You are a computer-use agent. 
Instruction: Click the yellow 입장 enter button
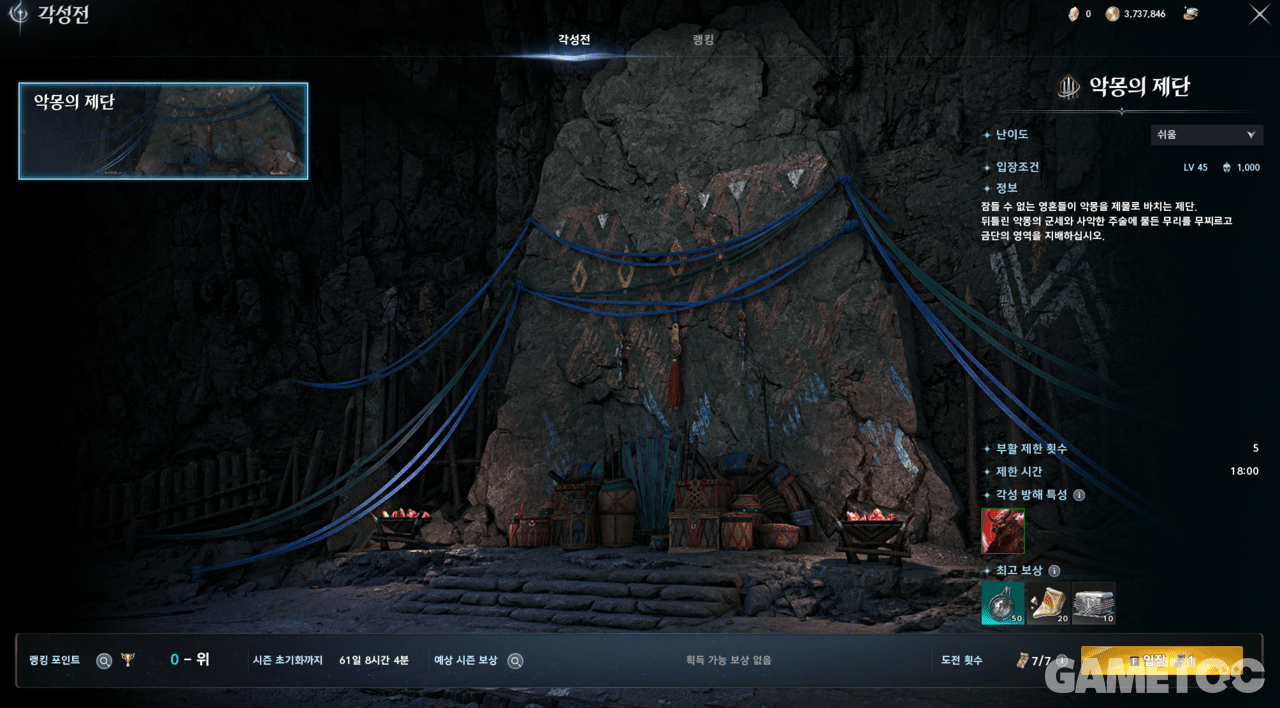click(x=1161, y=661)
